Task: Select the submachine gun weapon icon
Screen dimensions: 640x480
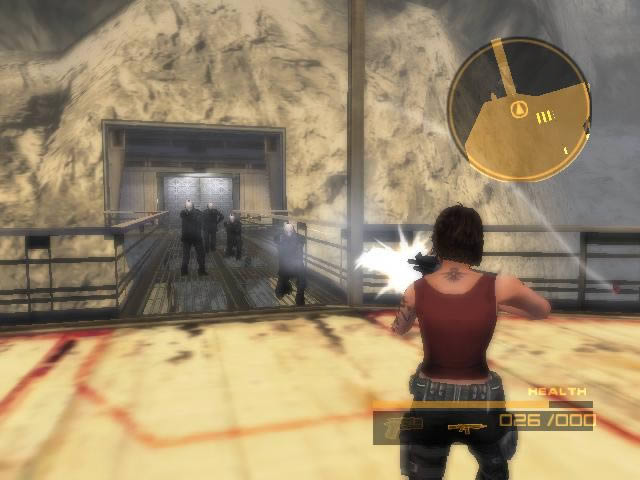Action: pos(464,427)
